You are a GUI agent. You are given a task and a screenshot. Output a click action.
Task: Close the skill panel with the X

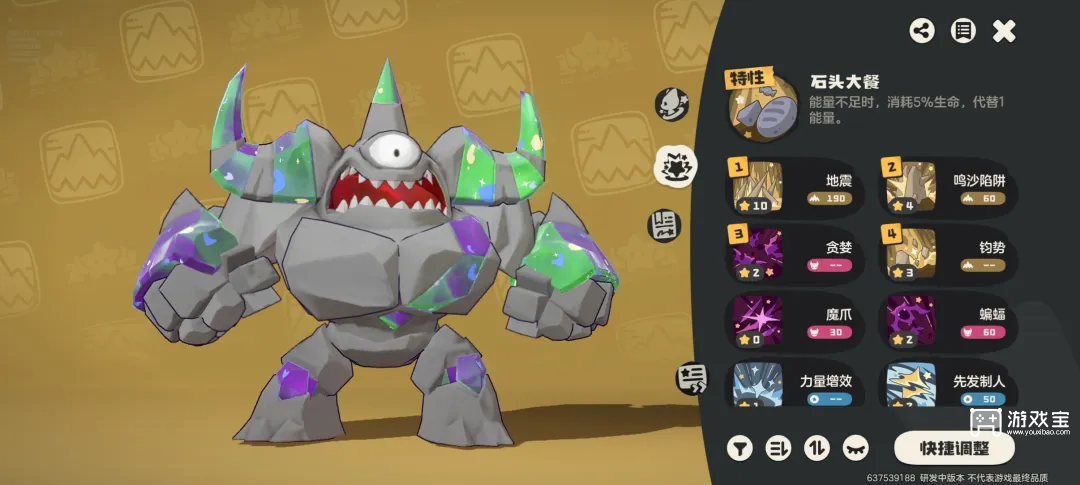(x=1004, y=31)
